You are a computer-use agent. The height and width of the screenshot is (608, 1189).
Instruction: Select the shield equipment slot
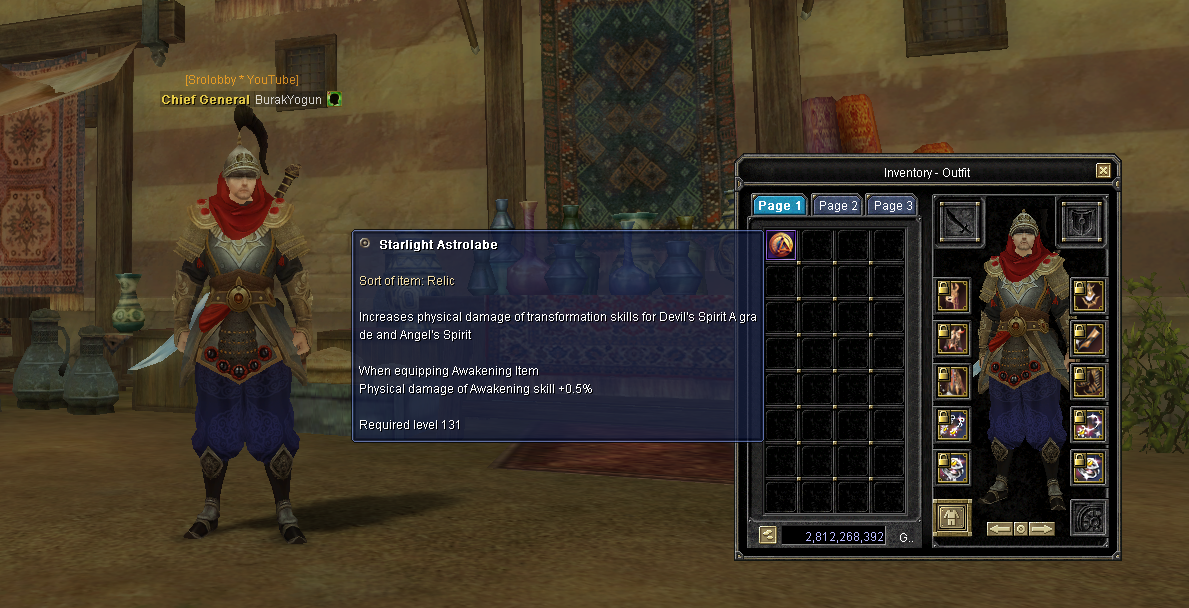click(x=1082, y=221)
